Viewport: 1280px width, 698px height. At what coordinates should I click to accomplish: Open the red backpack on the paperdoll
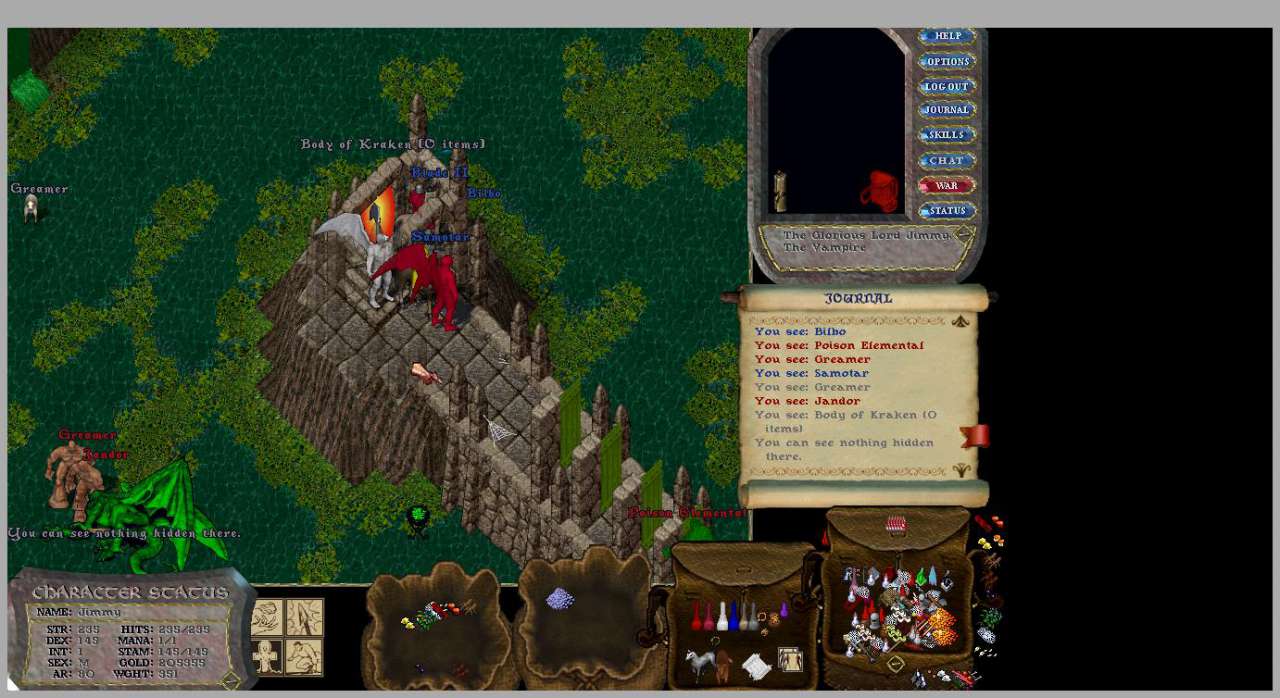[880, 191]
